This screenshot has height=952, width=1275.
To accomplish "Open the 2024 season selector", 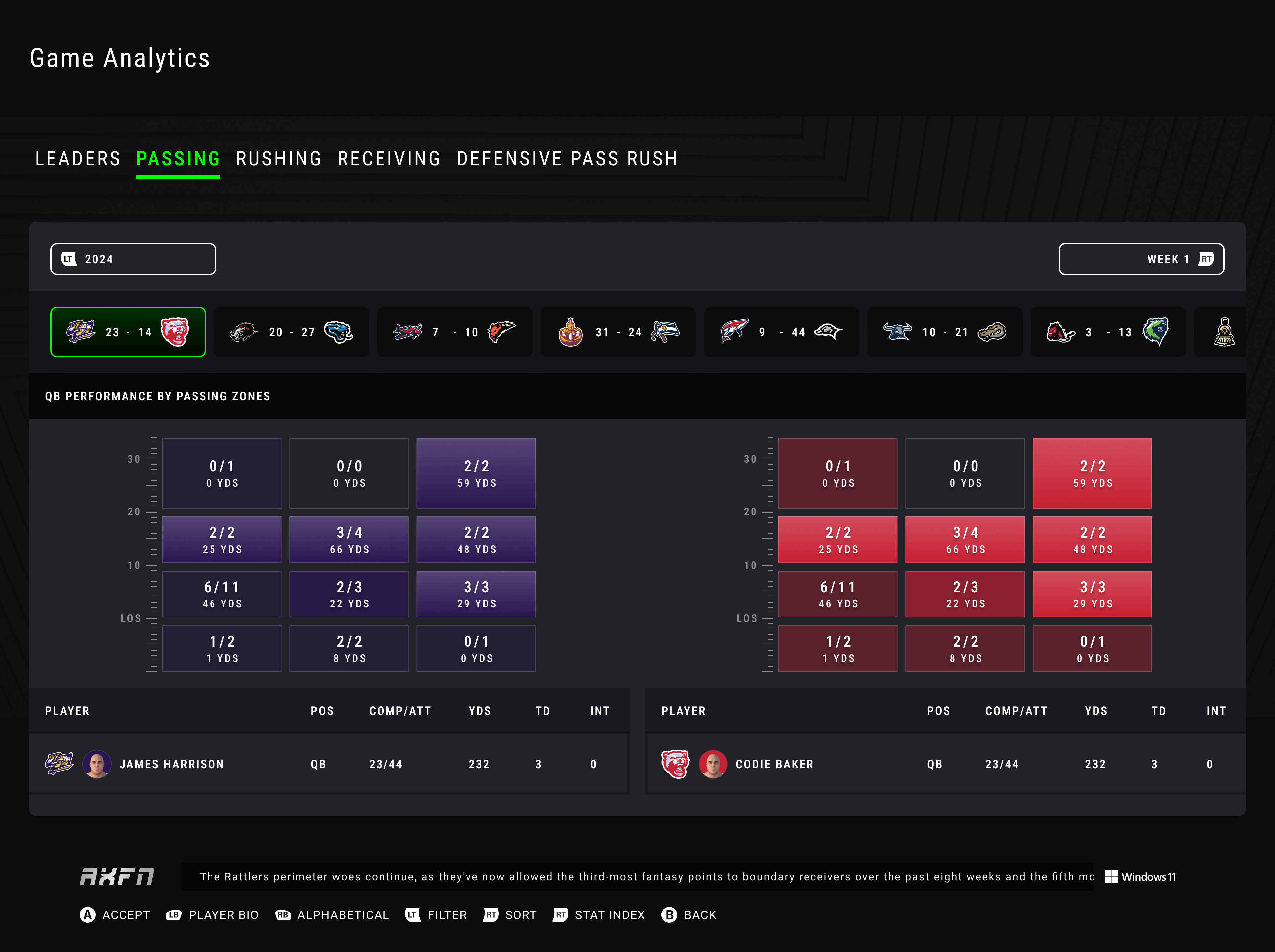I will pyautogui.click(x=133, y=259).
